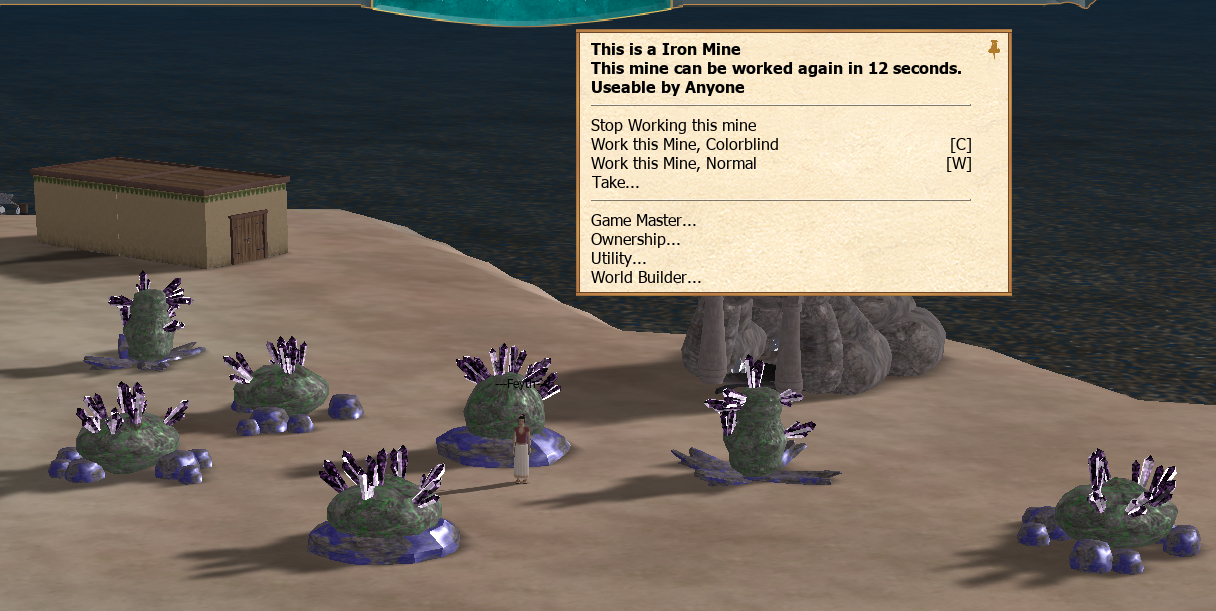This screenshot has height=611, width=1216.
Task: Choose Work this Mine, Normal
Action: pyautogui.click(x=673, y=164)
